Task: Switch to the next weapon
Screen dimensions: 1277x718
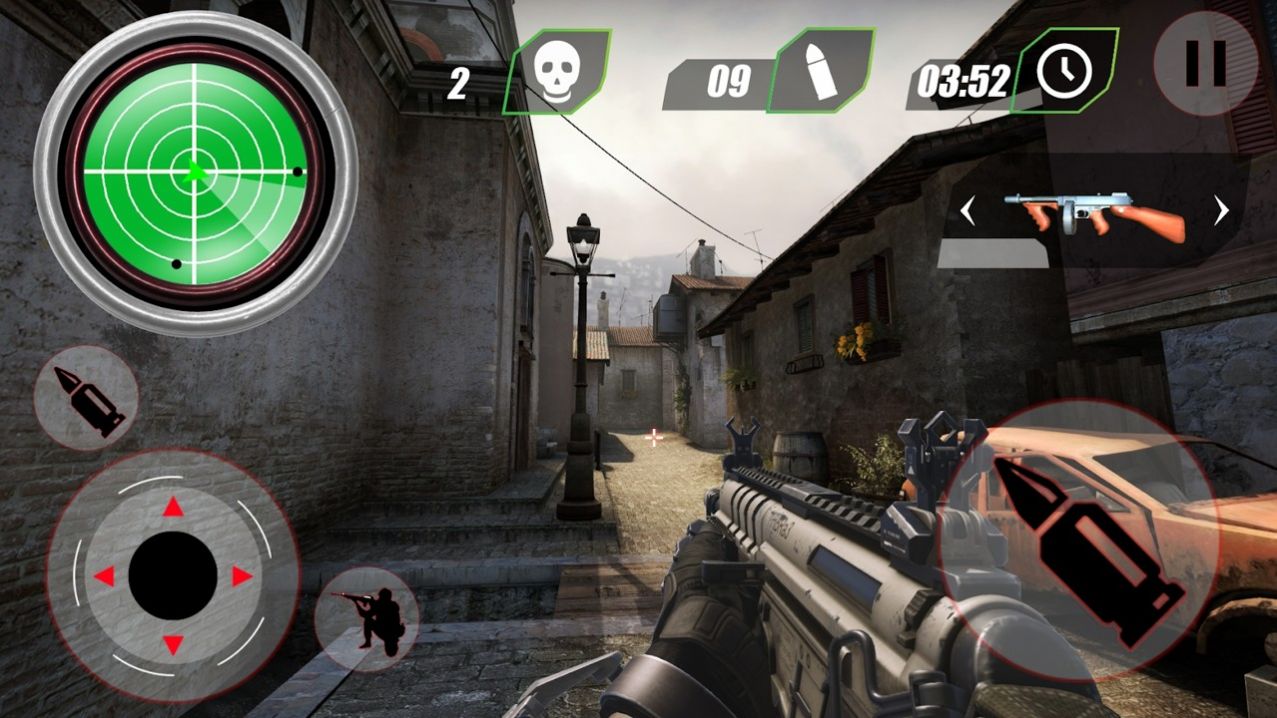Action: click(x=1221, y=210)
